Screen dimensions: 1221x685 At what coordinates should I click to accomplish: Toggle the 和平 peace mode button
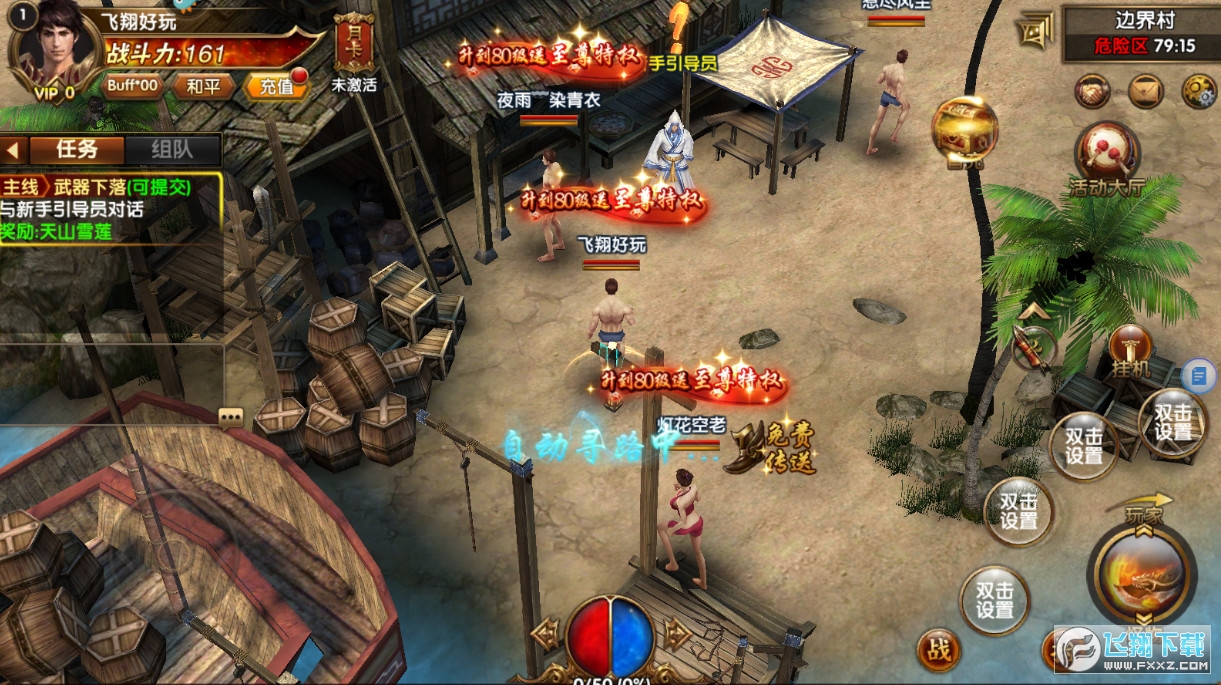click(202, 86)
